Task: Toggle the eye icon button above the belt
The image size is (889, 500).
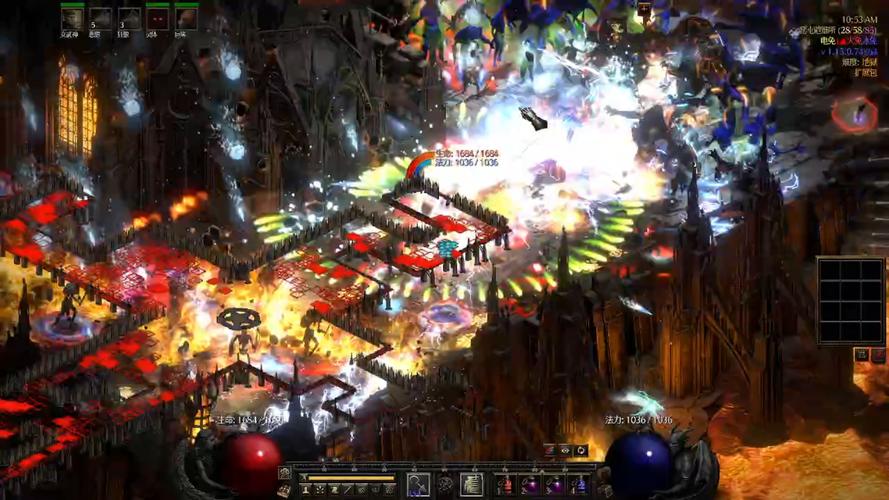Action: [564, 451]
